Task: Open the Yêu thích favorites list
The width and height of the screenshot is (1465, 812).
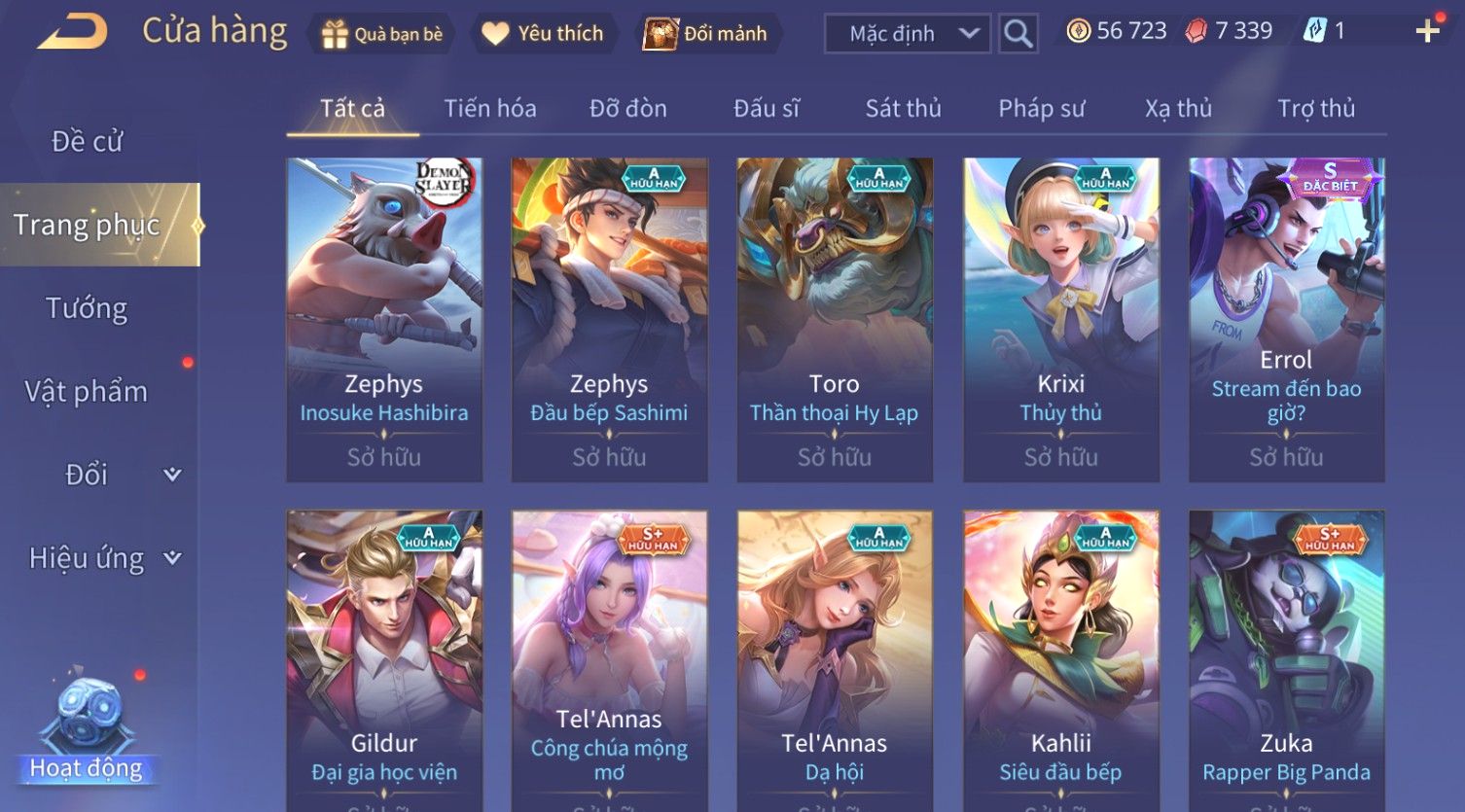Action: (x=543, y=34)
